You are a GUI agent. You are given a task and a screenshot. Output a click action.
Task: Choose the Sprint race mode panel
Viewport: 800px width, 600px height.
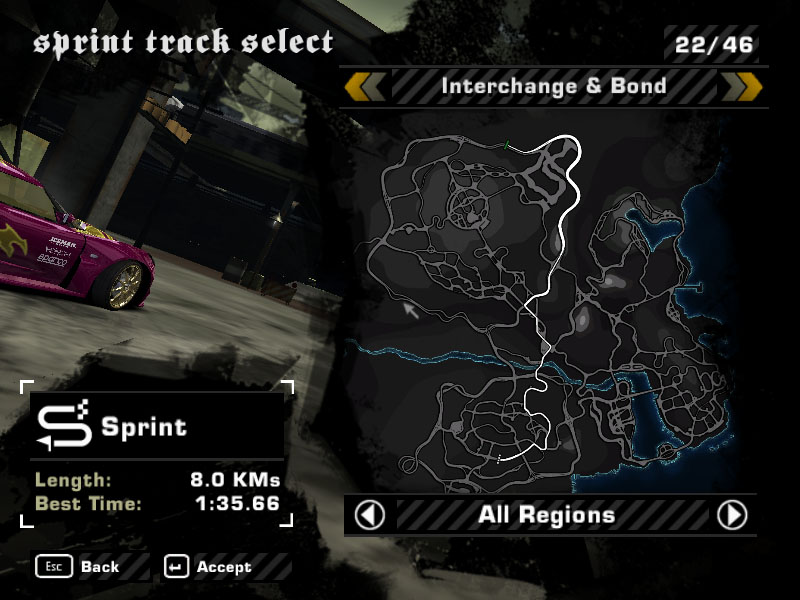pos(157,427)
